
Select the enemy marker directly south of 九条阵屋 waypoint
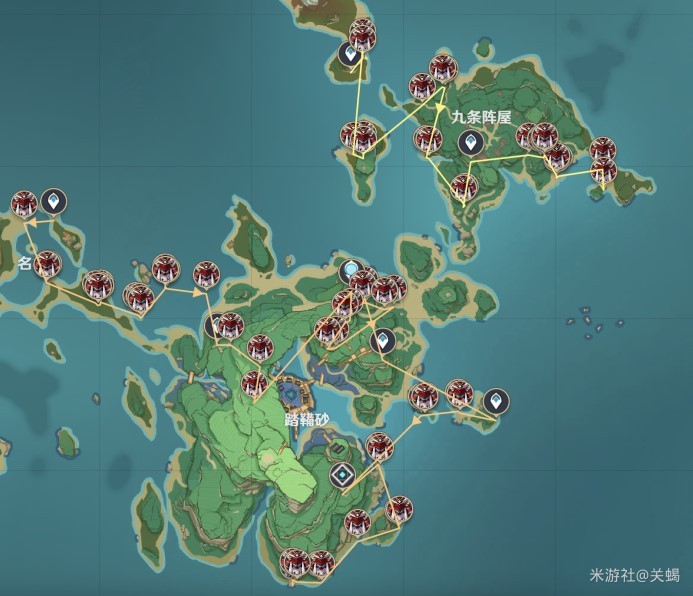pos(463,186)
